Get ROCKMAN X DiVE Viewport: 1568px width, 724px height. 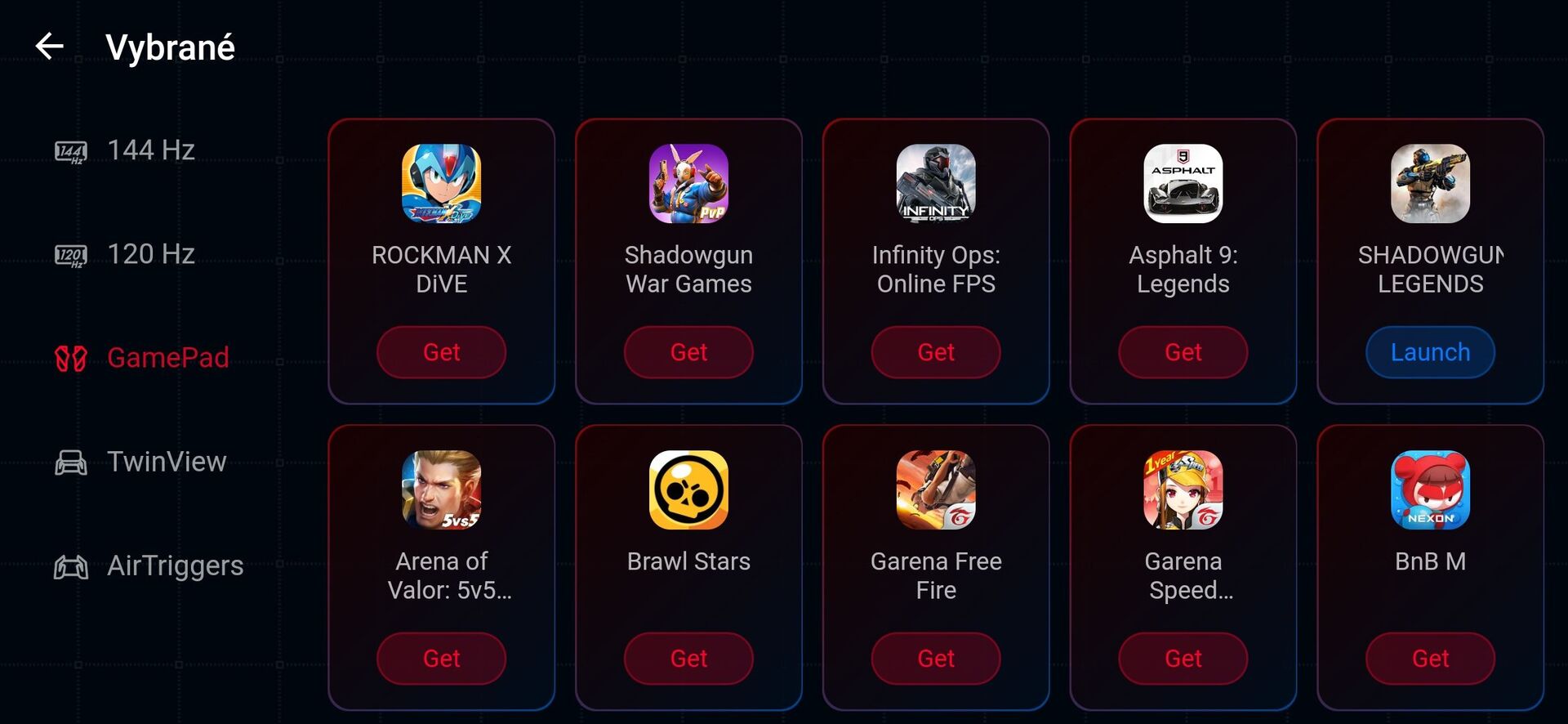[x=441, y=352]
